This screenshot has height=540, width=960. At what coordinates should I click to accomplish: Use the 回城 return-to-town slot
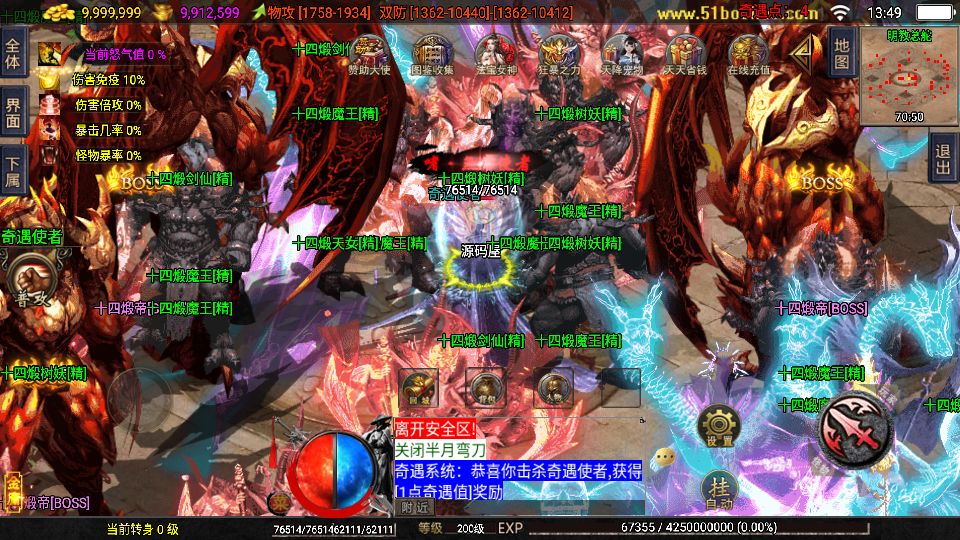(x=418, y=387)
